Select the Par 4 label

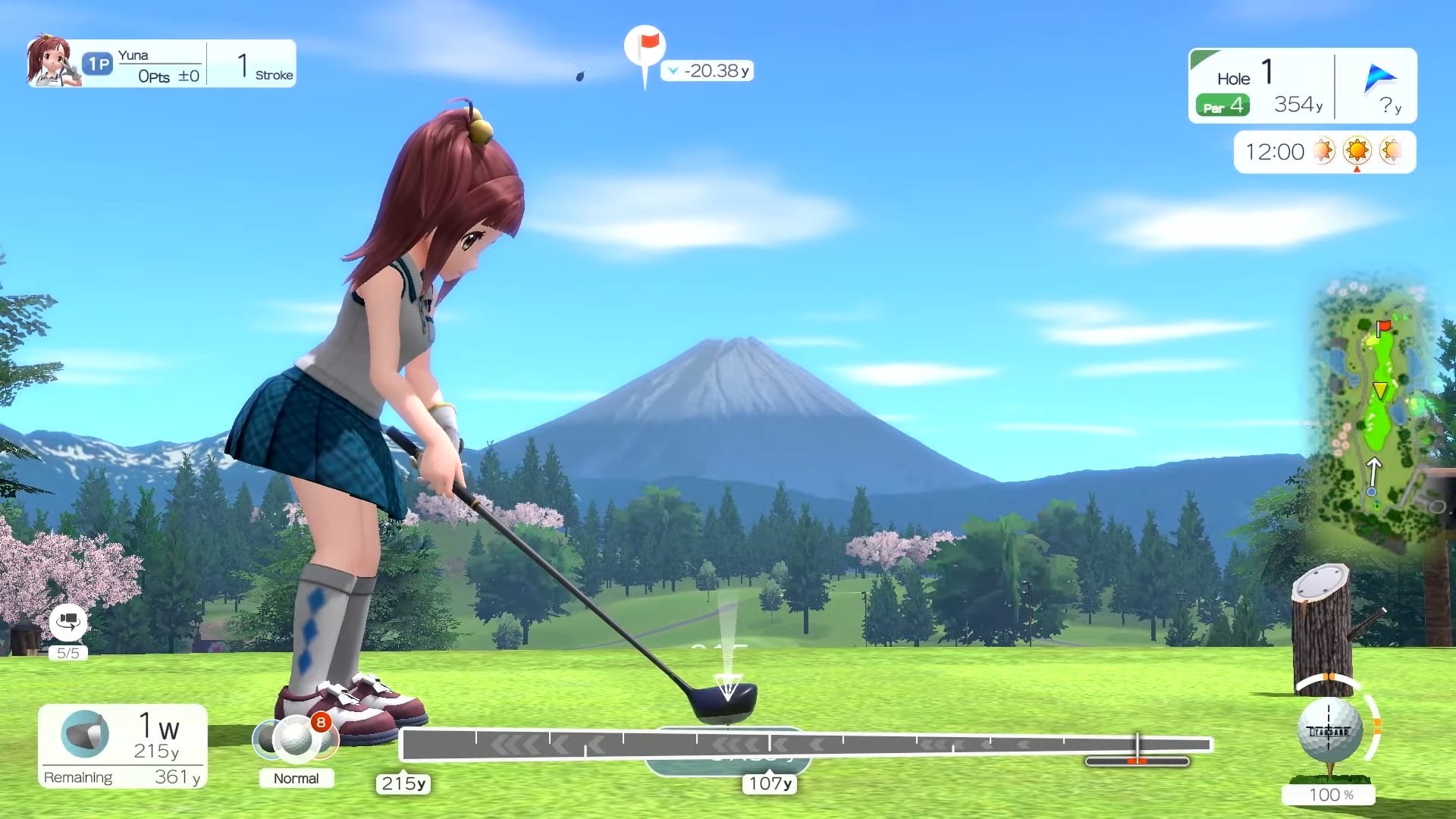pos(1222,105)
